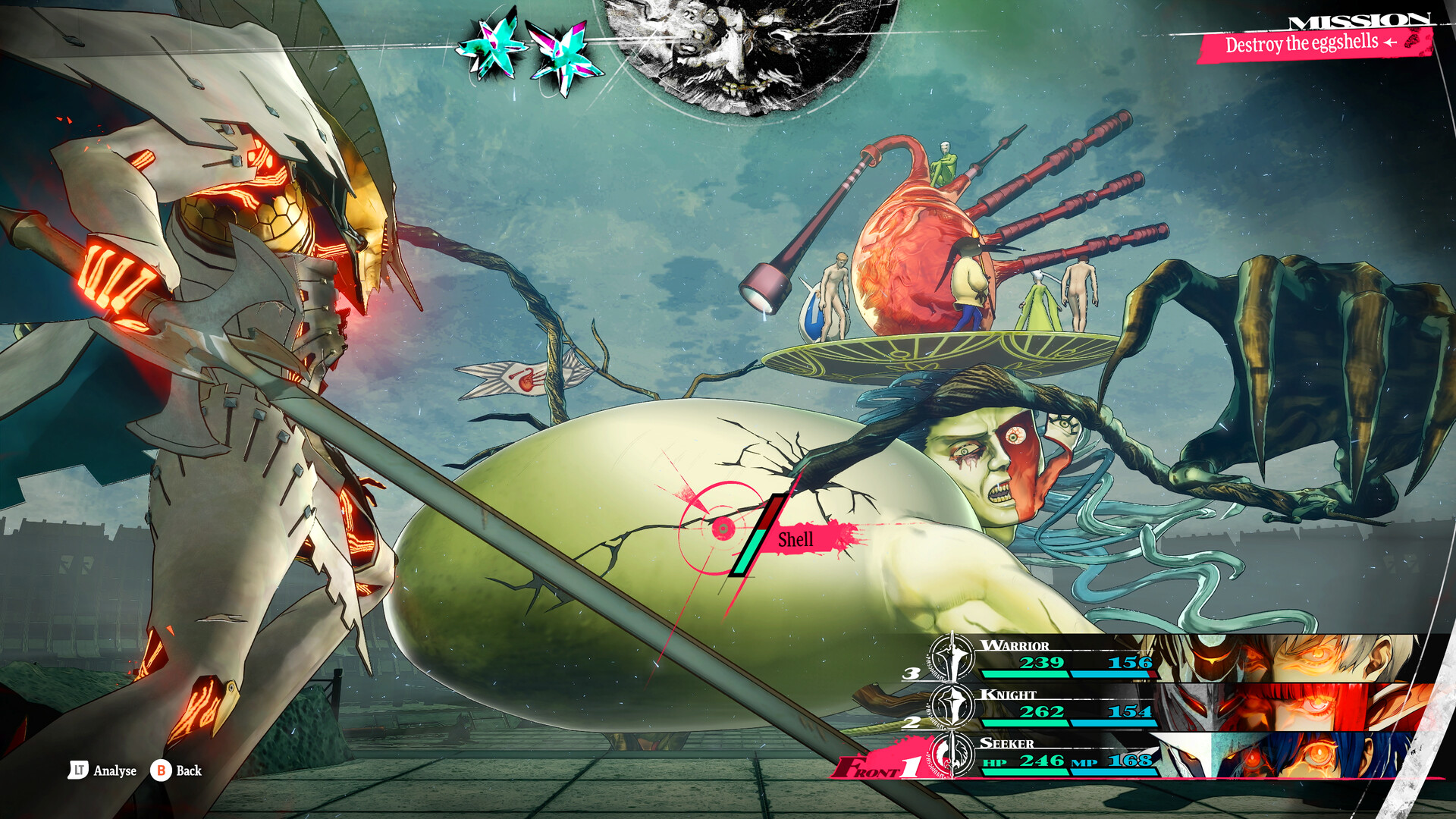Click the LT shoulder button prompt icon

[x=80, y=770]
